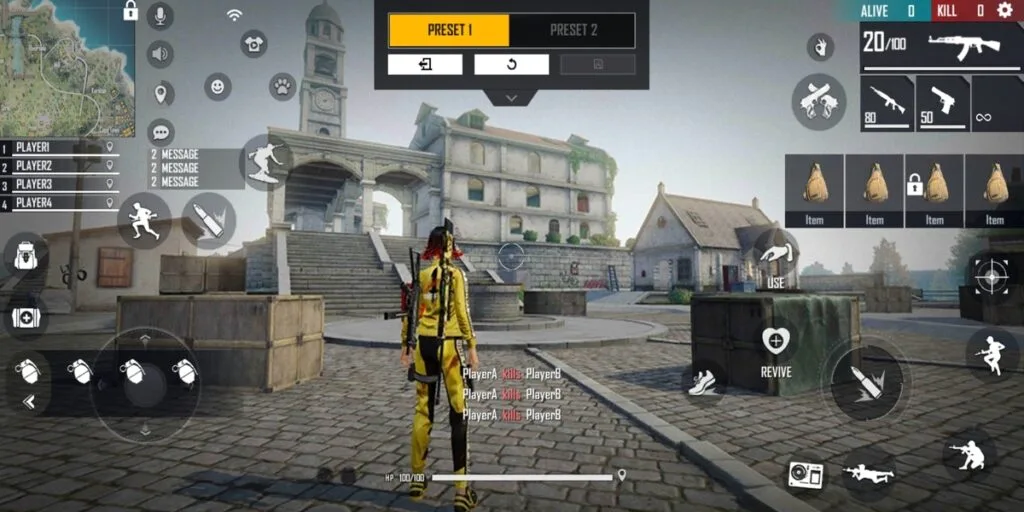Tap the Use hand button
Viewport: 1024px width, 512px height.
pyautogui.click(x=775, y=253)
